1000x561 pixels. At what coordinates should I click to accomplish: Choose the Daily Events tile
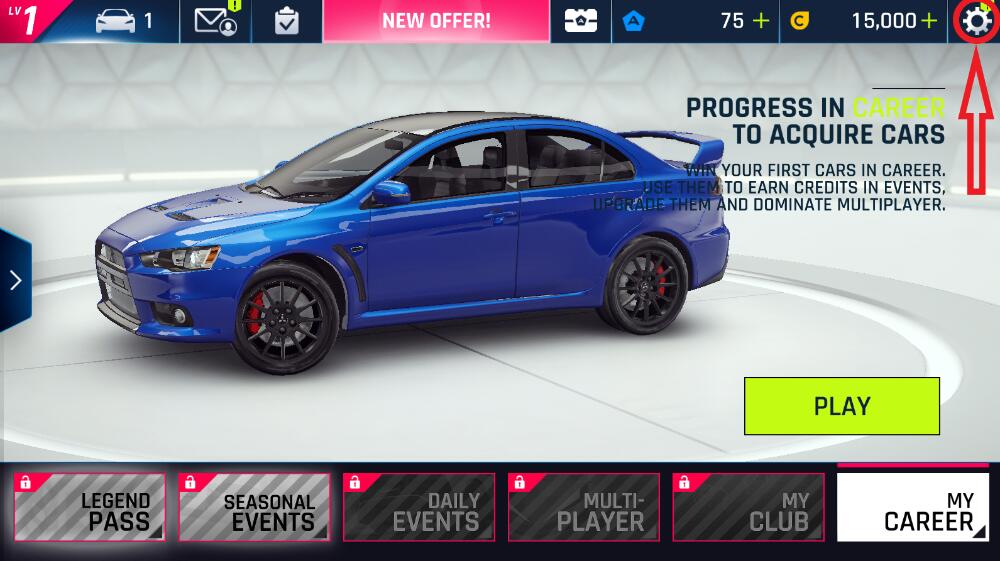coord(419,507)
